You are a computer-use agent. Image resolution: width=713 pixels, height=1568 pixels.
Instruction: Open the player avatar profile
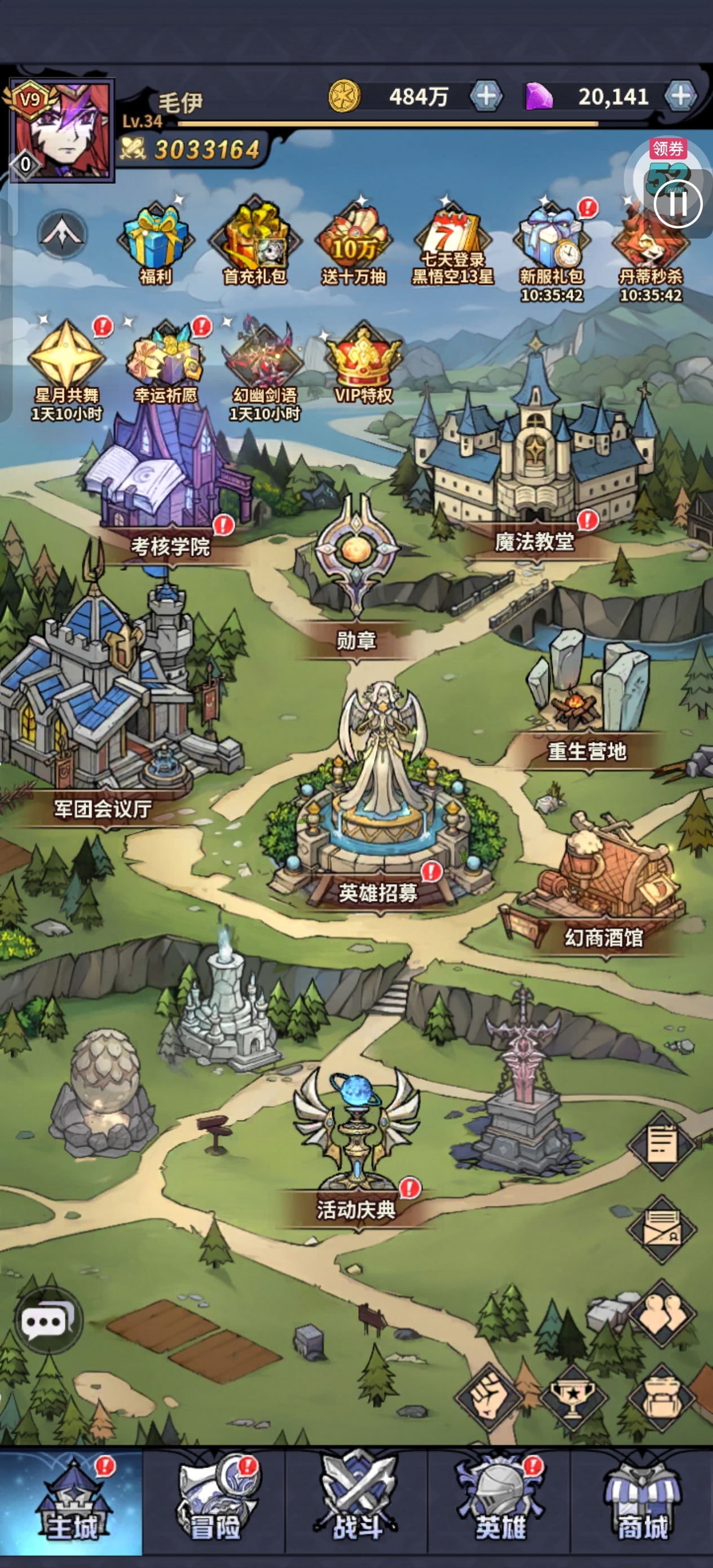61,130
